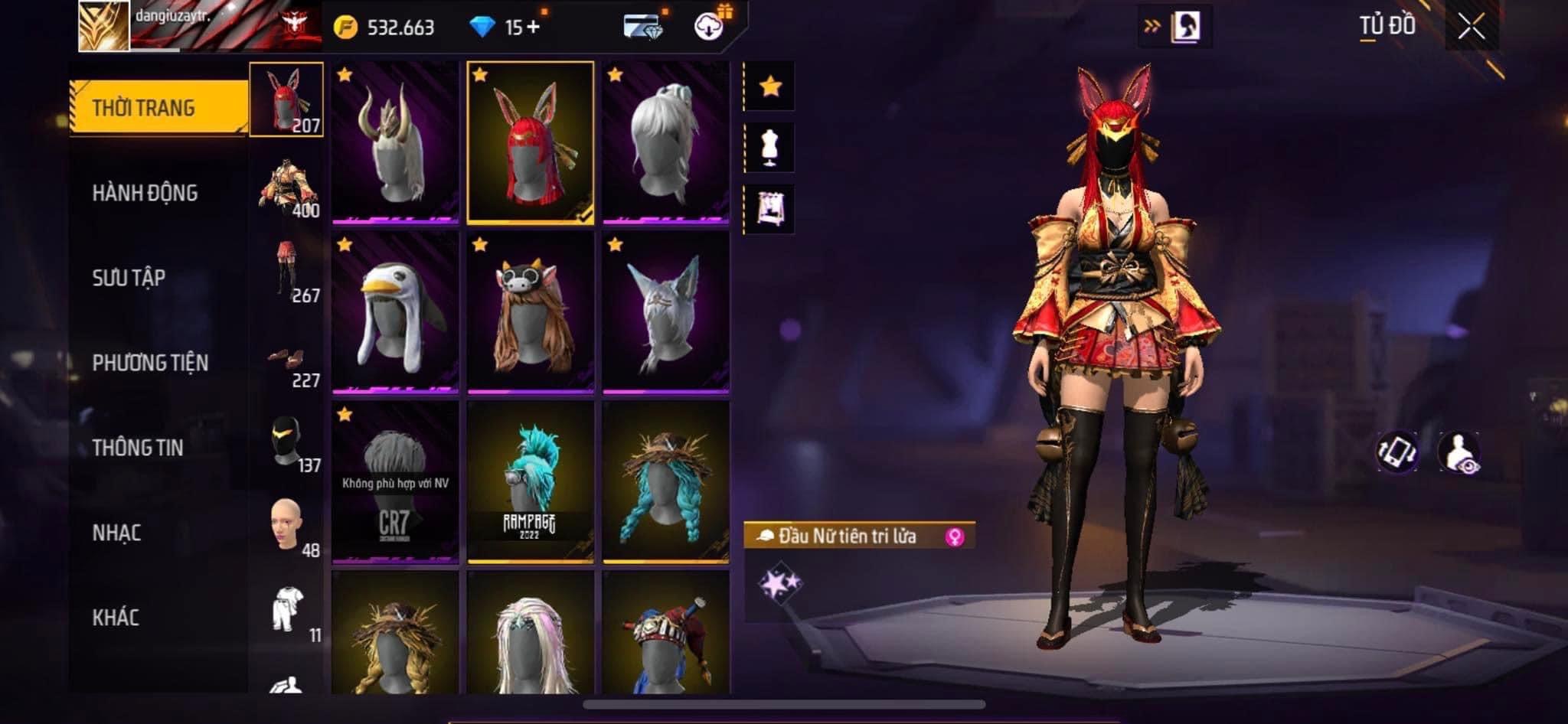1568x724 pixels.
Task: Open the mannequin outfit filter
Action: [x=770, y=147]
